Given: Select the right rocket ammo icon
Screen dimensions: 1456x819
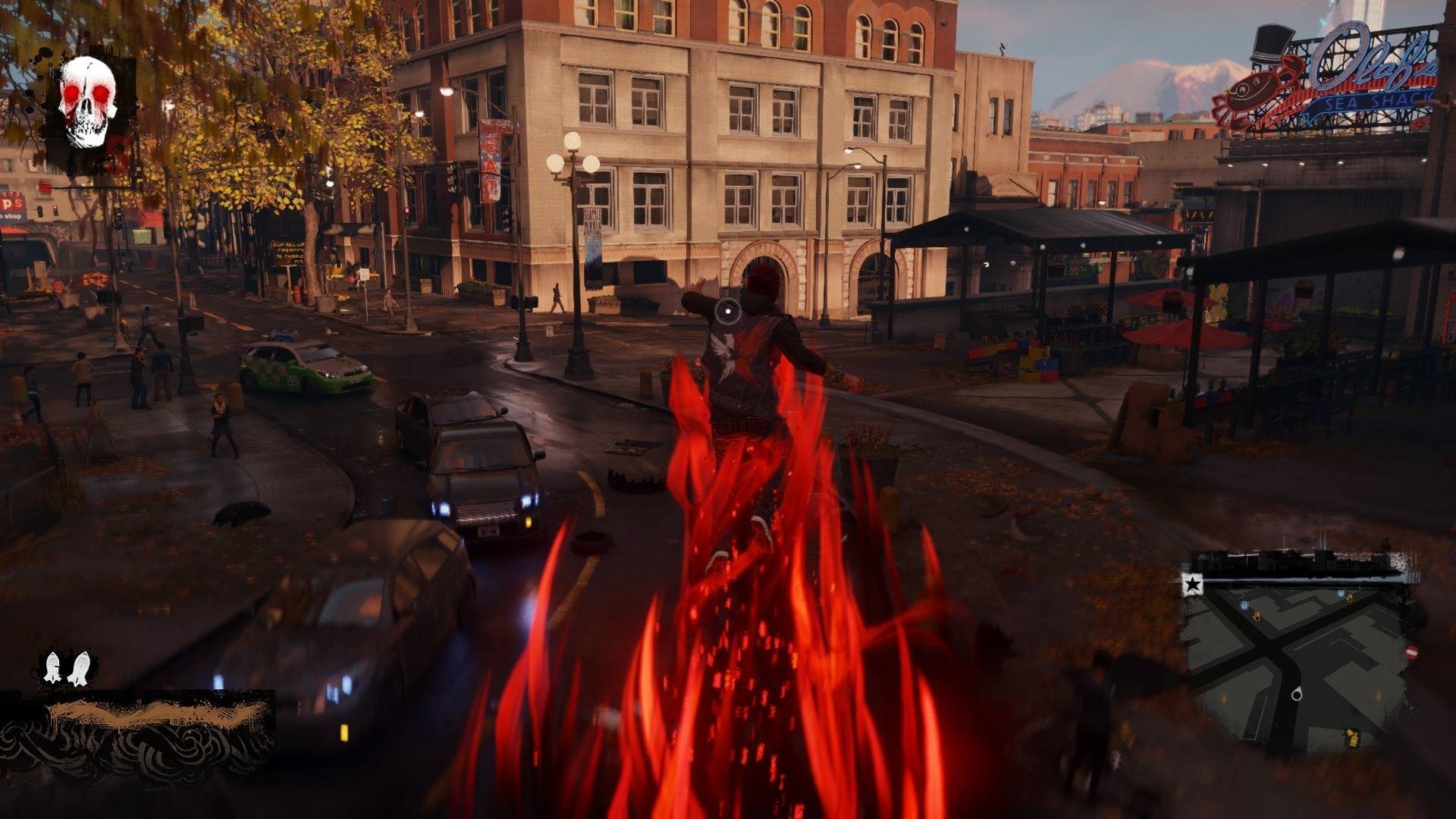Looking at the screenshot, I should 79,667.
